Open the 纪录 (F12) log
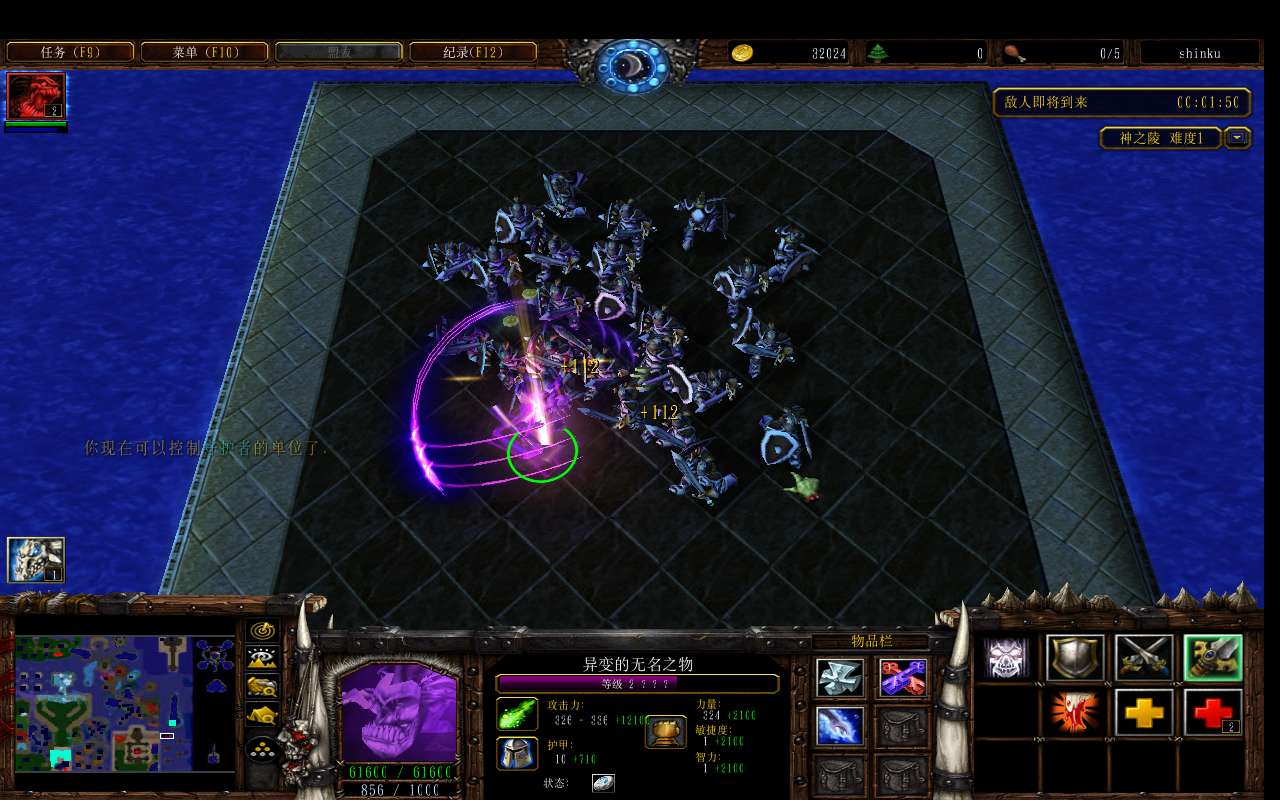This screenshot has height=800, width=1280. point(473,52)
